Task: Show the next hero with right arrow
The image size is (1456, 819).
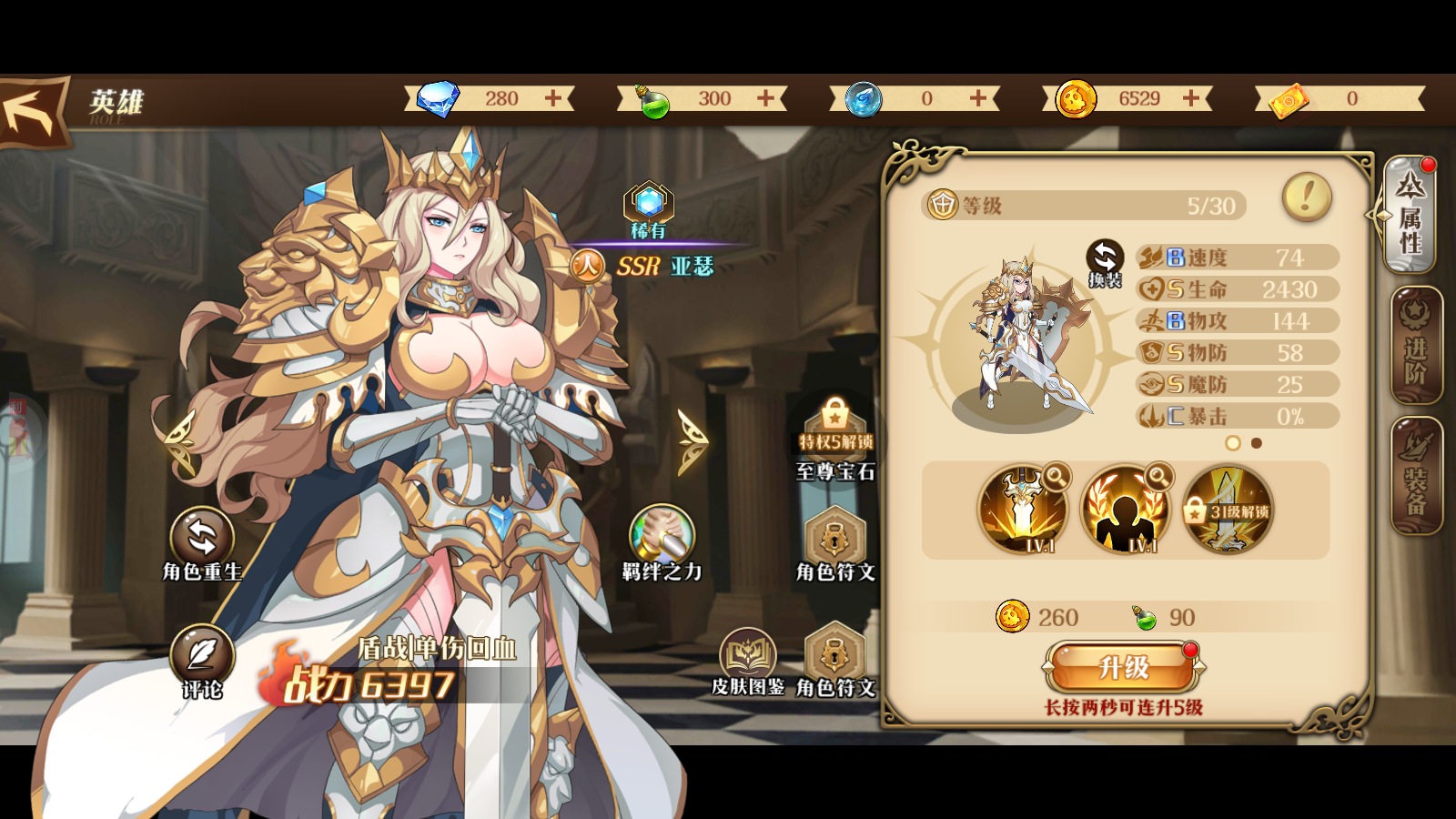Action: (692, 442)
